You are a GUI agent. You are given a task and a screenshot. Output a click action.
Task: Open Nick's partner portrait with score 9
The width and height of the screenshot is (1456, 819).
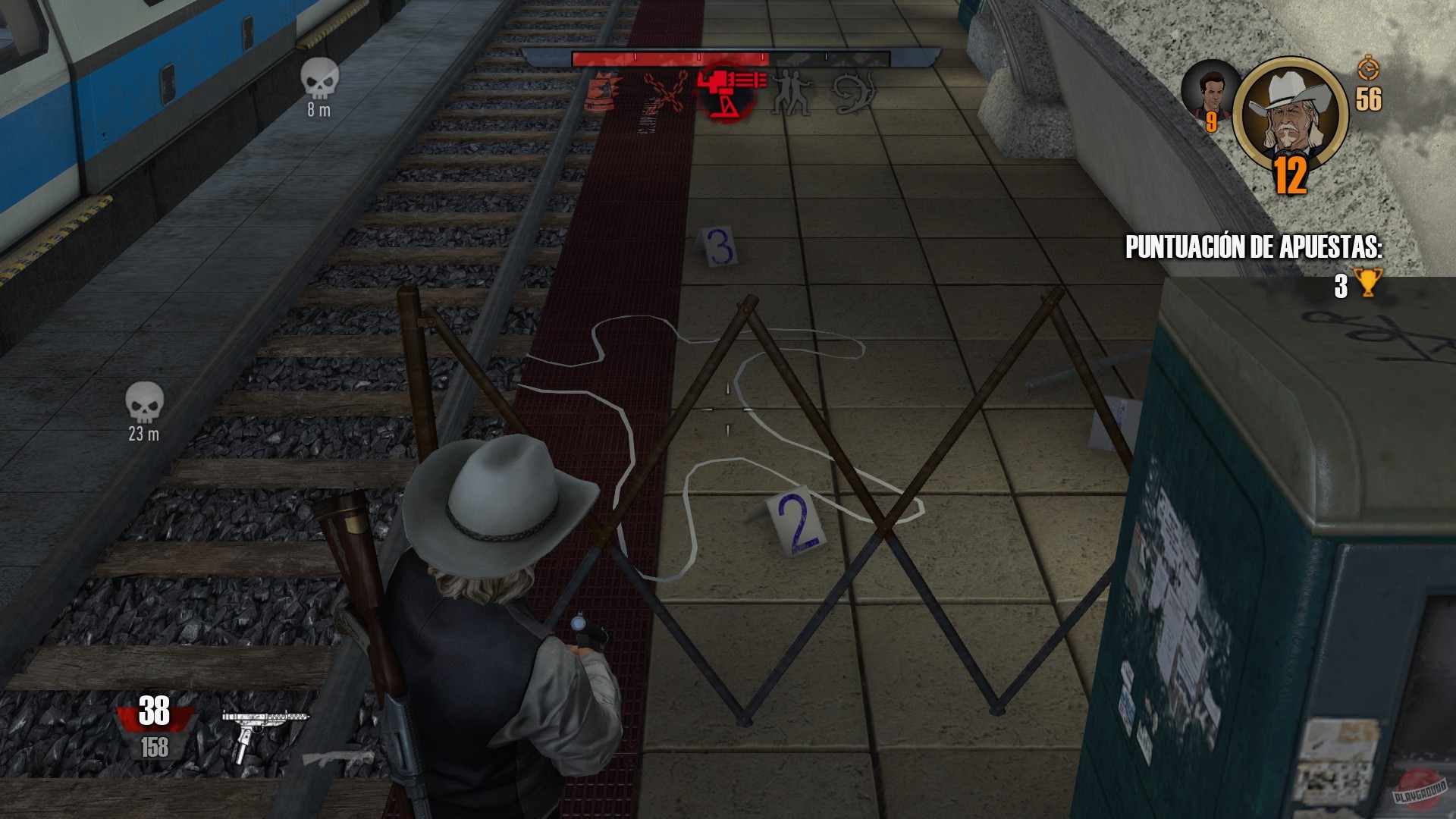click(x=1210, y=91)
